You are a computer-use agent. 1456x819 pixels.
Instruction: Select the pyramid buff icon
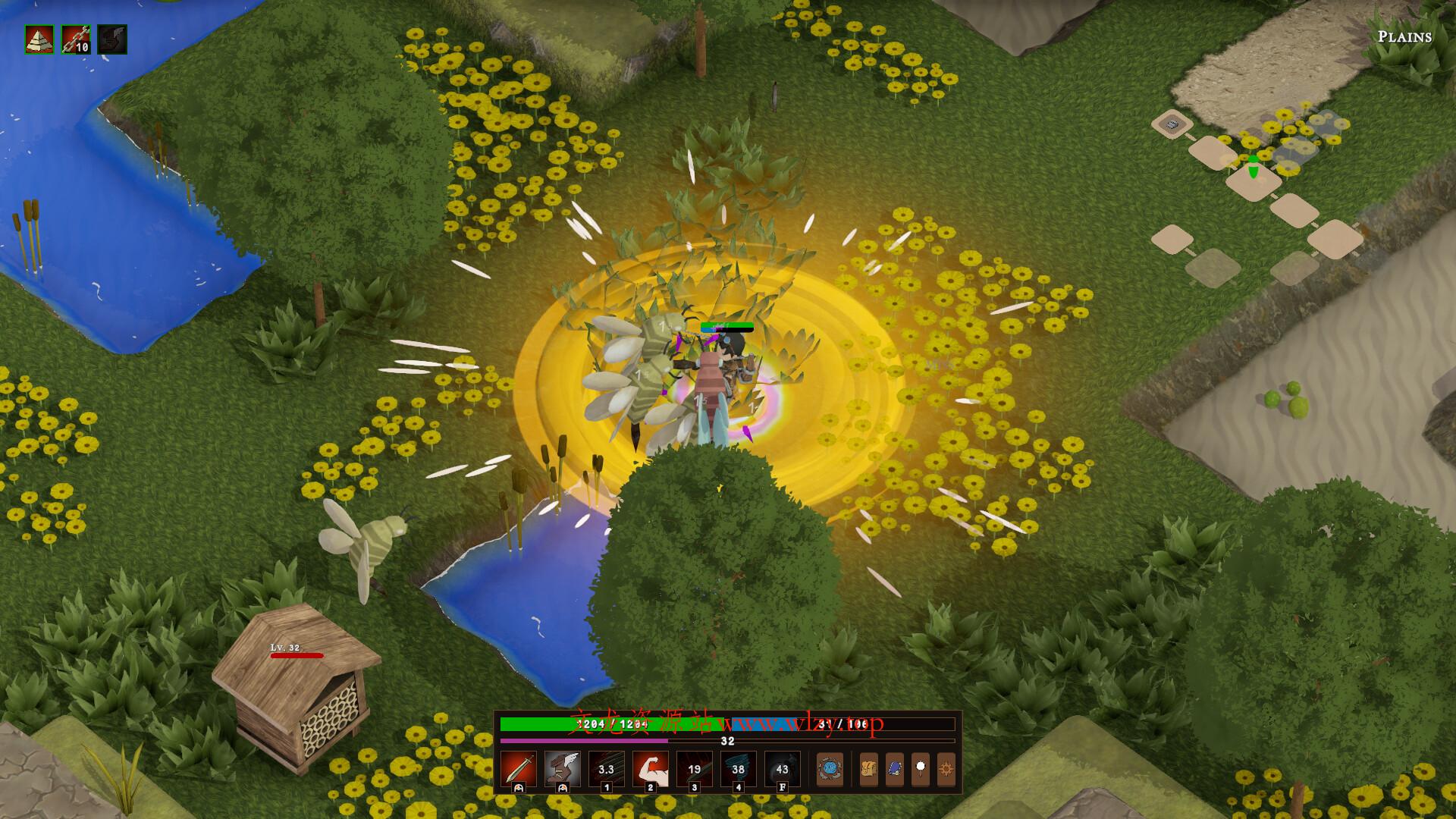point(39,39)
